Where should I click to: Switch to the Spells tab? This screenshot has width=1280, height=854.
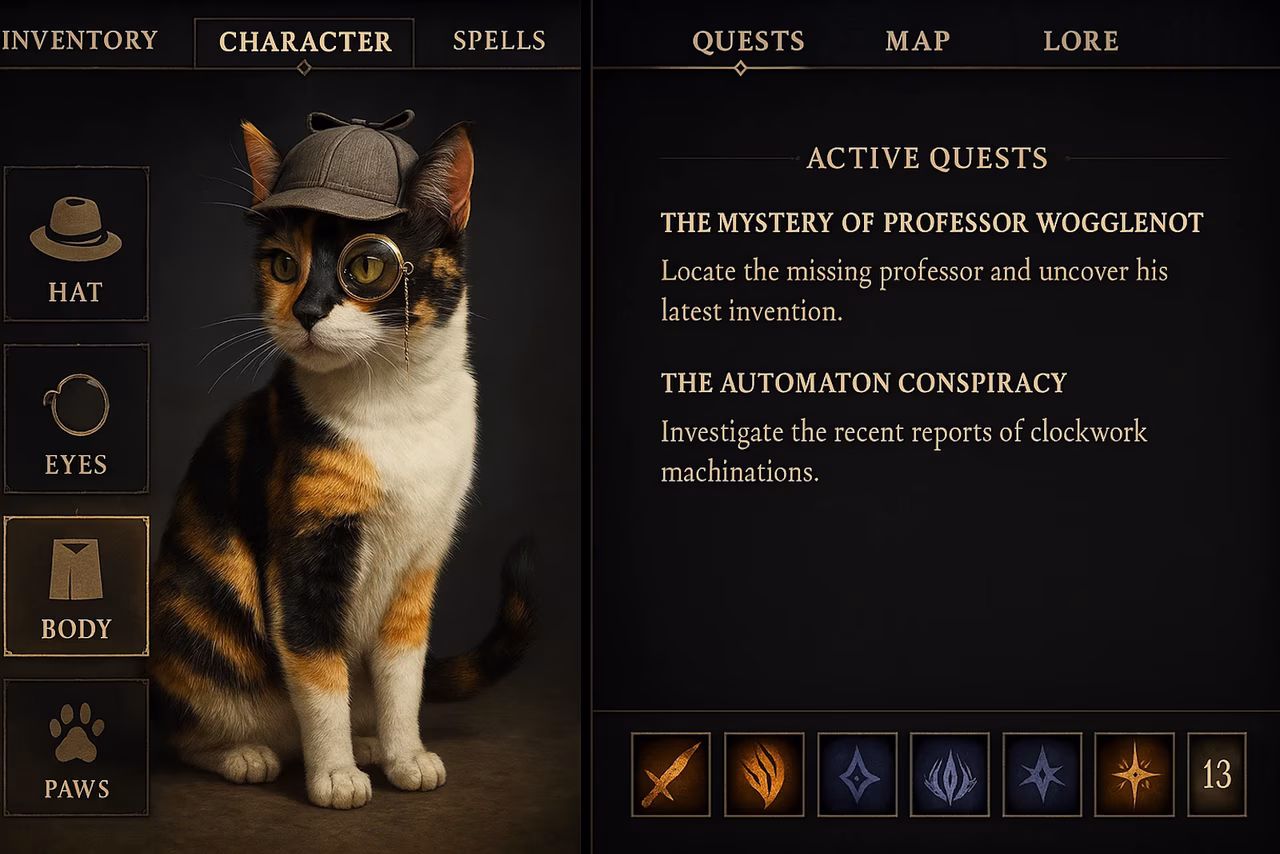(499, 41)
